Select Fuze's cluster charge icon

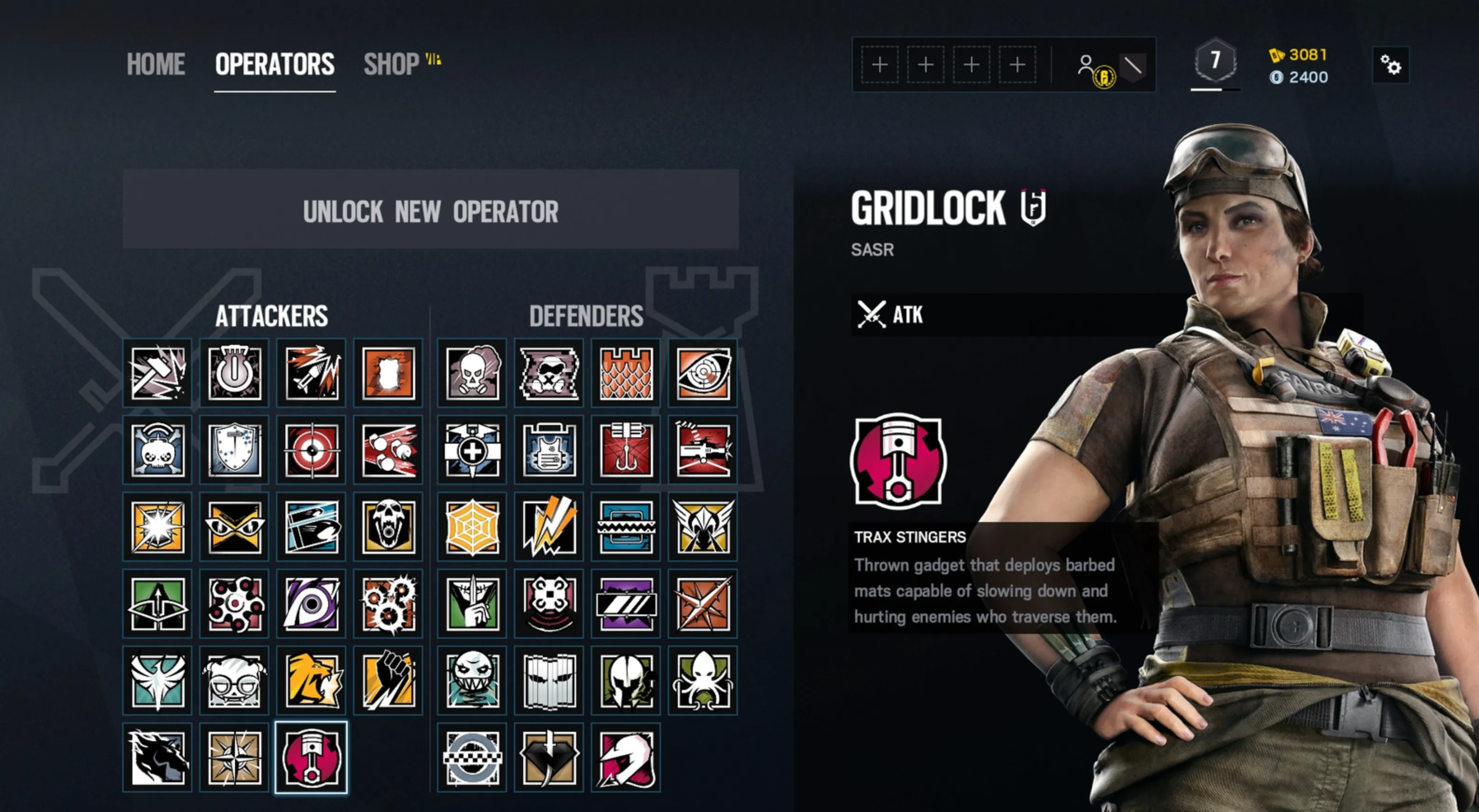(387, 450)
